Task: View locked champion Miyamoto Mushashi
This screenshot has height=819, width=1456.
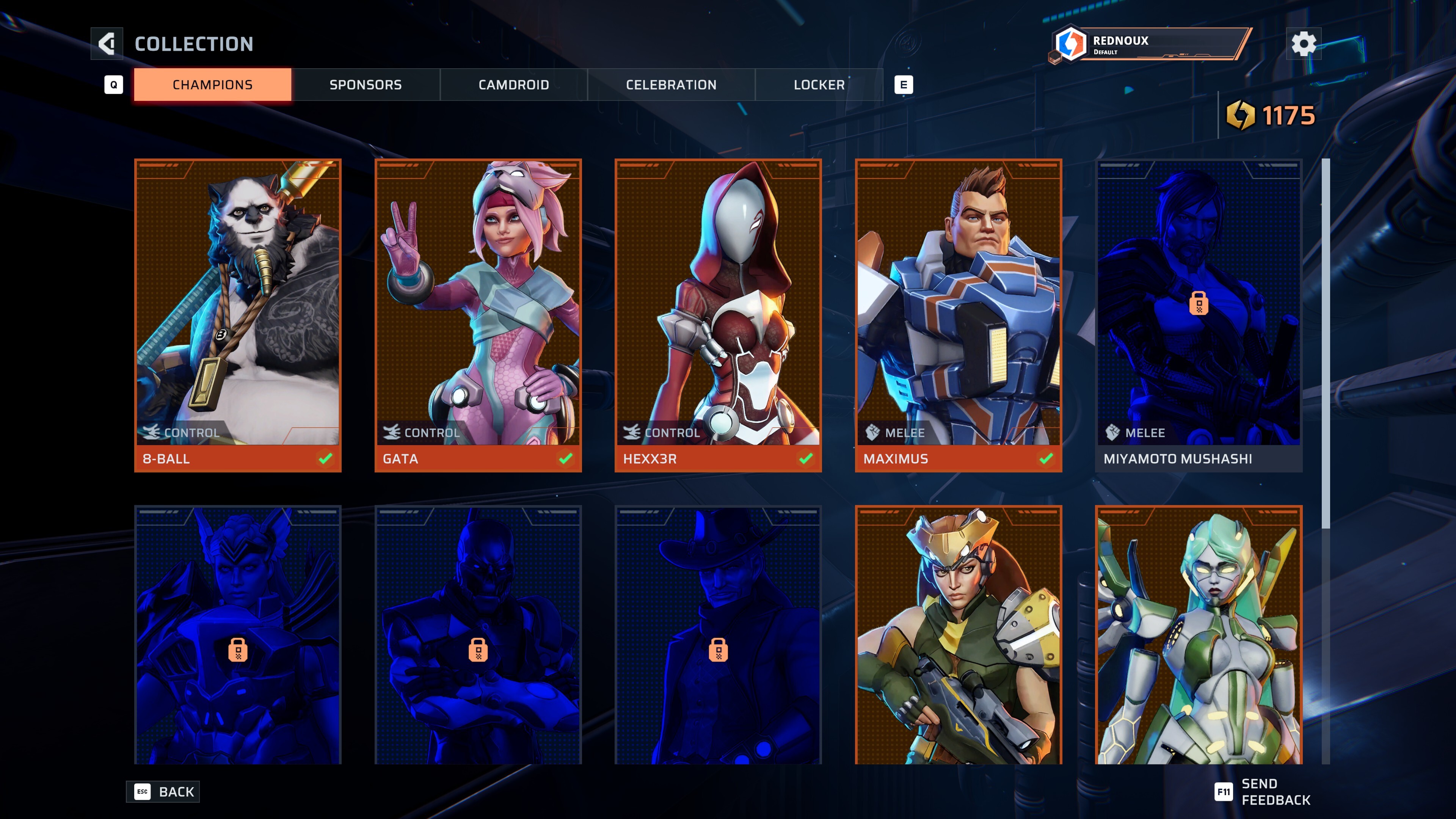Action: click(1198, 315)
